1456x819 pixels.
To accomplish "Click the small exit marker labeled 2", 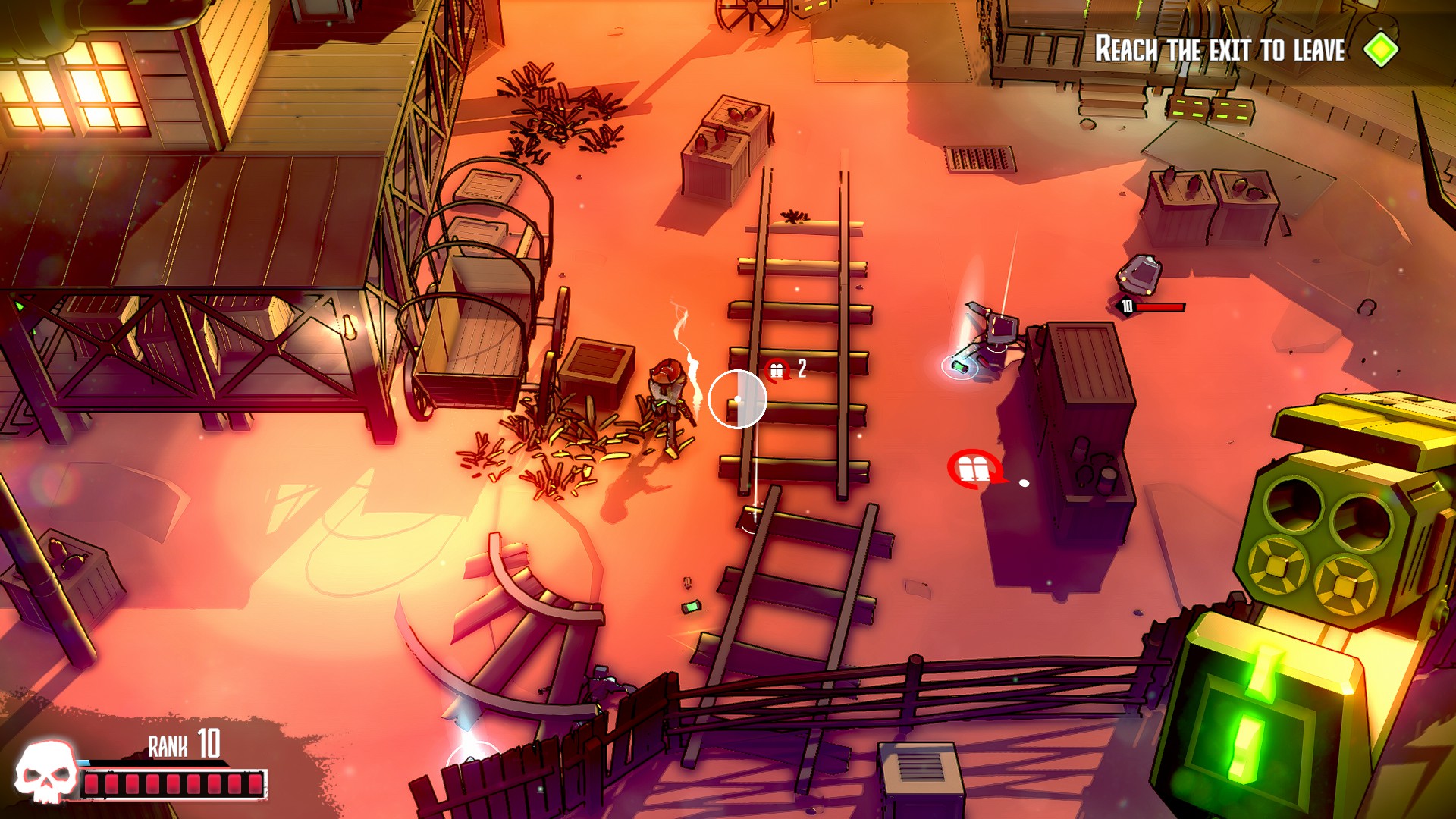I will pos(778,370).
